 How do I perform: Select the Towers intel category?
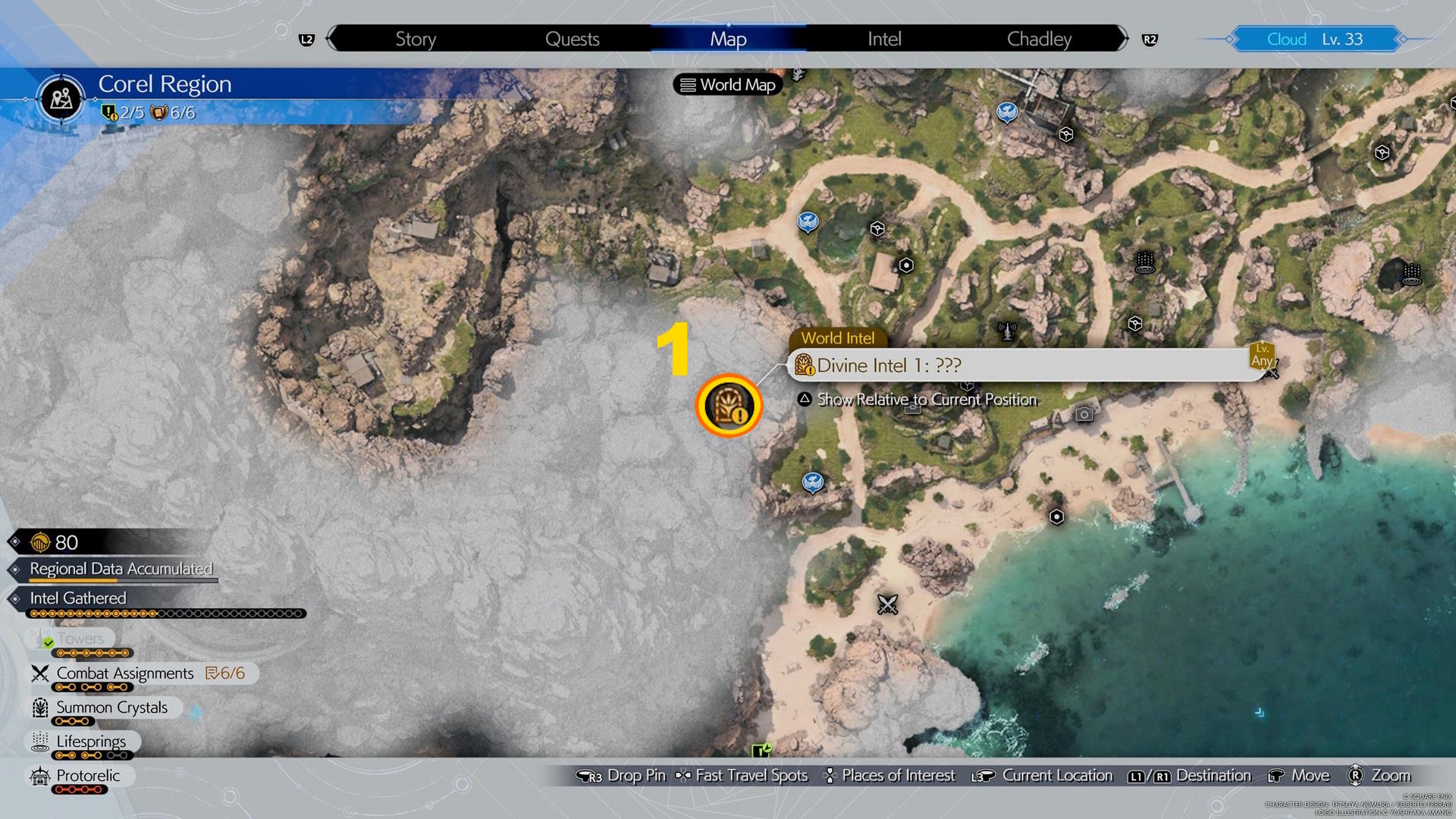click(x=80, y=639)
